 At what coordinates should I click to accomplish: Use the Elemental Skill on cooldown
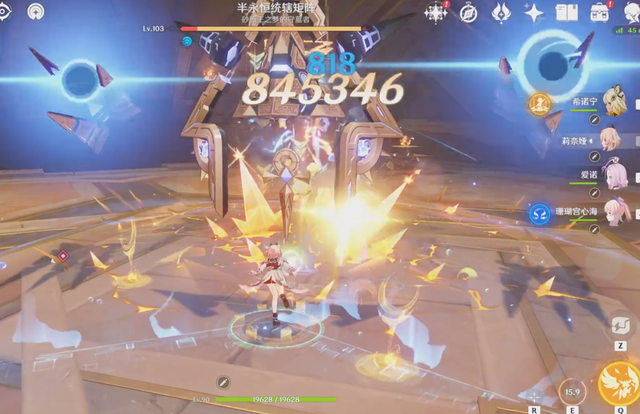click(572, 390)
